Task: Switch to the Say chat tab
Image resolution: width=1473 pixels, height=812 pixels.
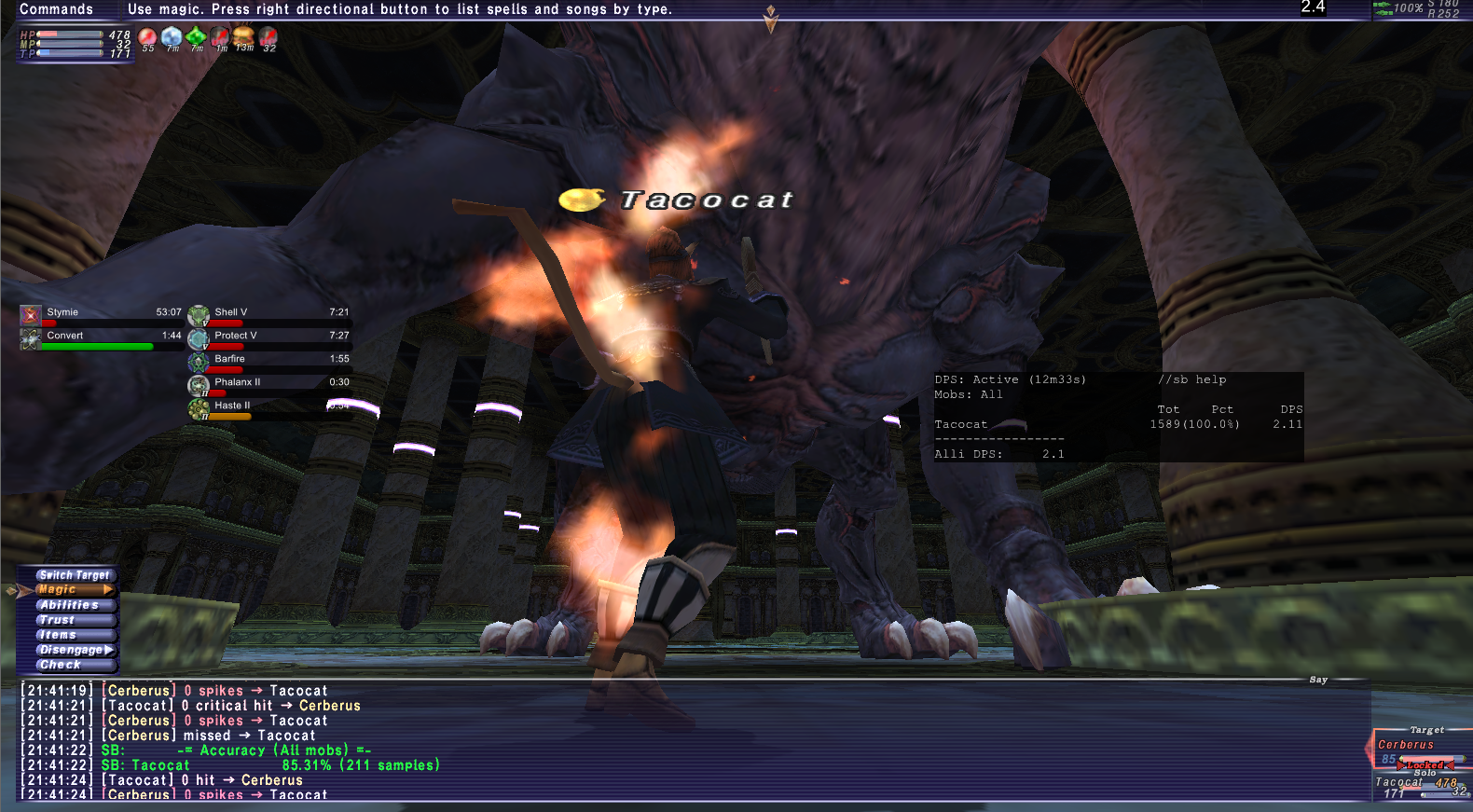Action: pyautogui.click(x=1319, y=680)
